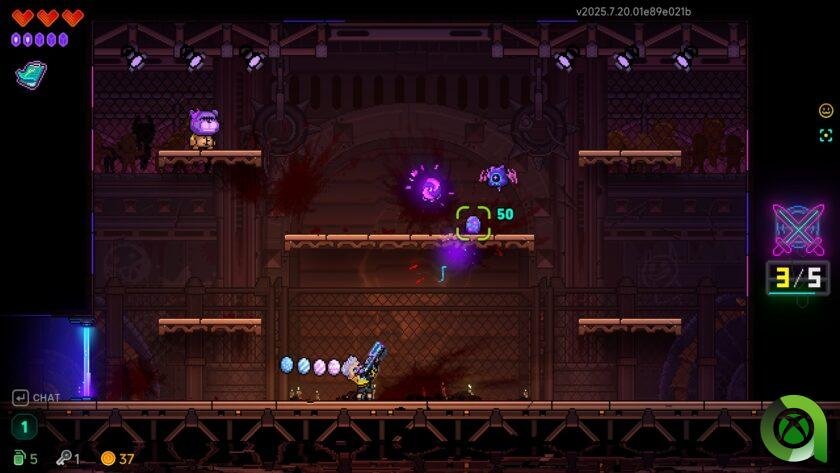Select the teal active item icon
The image size is (840, 473).
click(30, 75)
